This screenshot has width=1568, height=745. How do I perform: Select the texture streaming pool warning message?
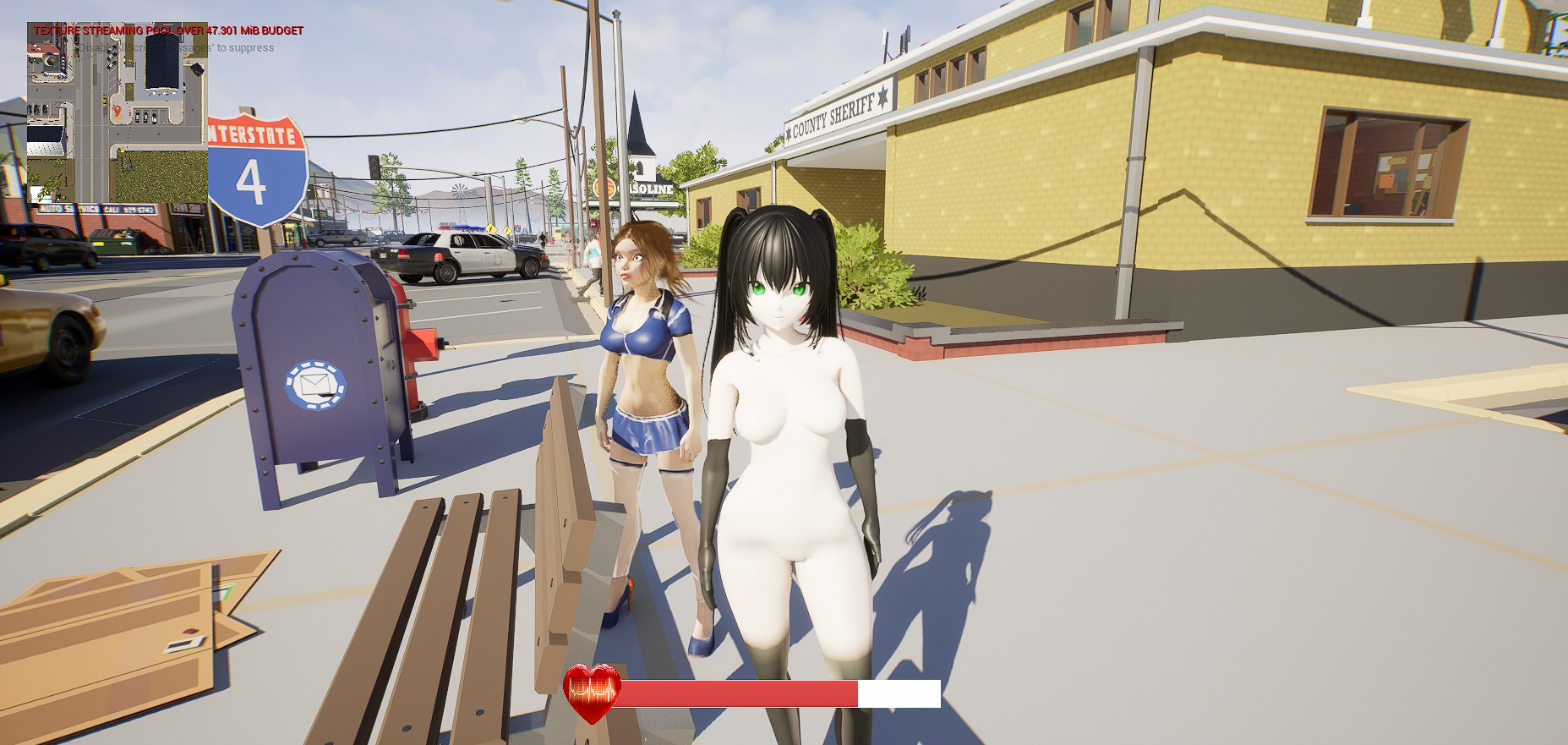pos(167,31)
